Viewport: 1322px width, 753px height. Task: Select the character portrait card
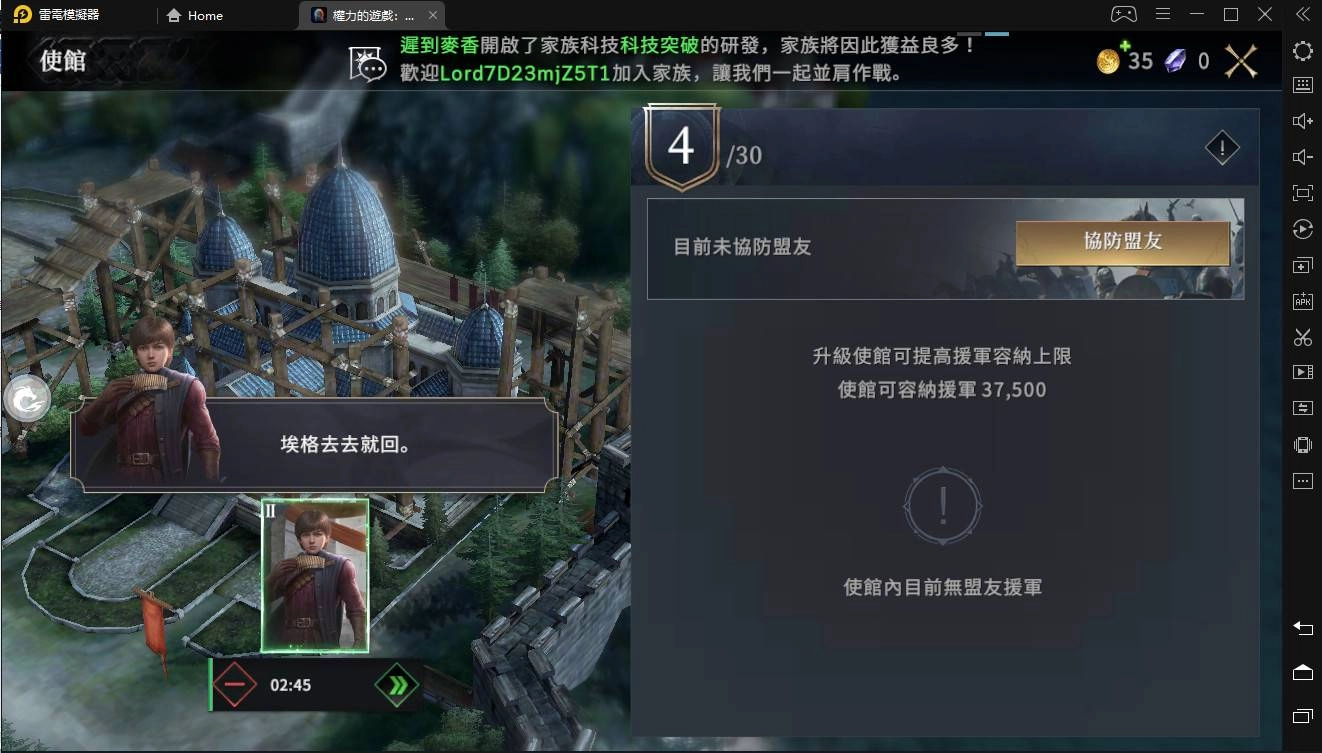coord(316,575)
